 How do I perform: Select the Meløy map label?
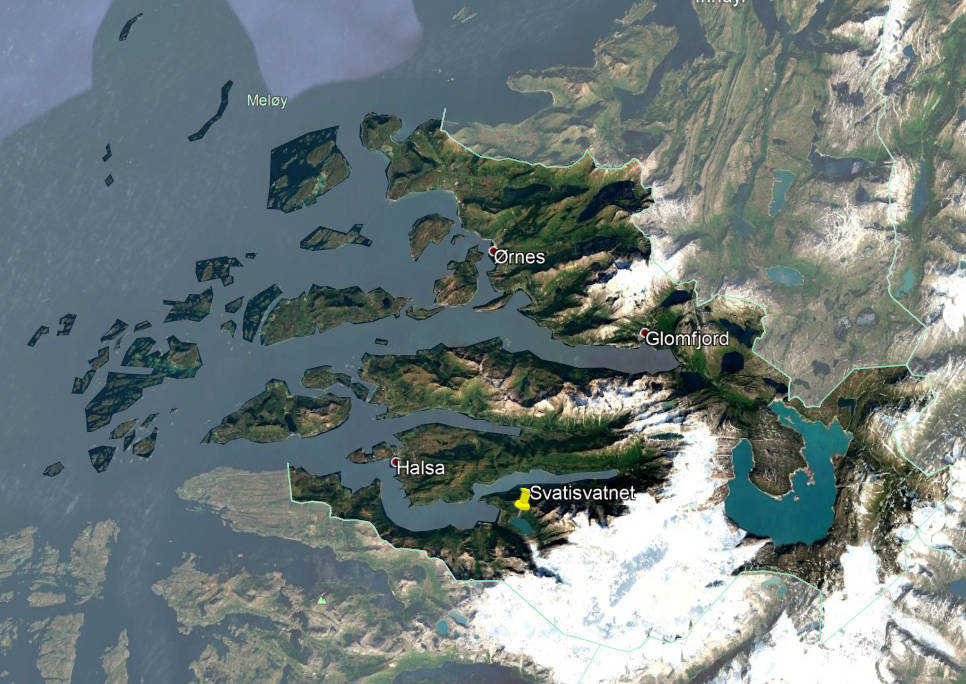point(263,100)
